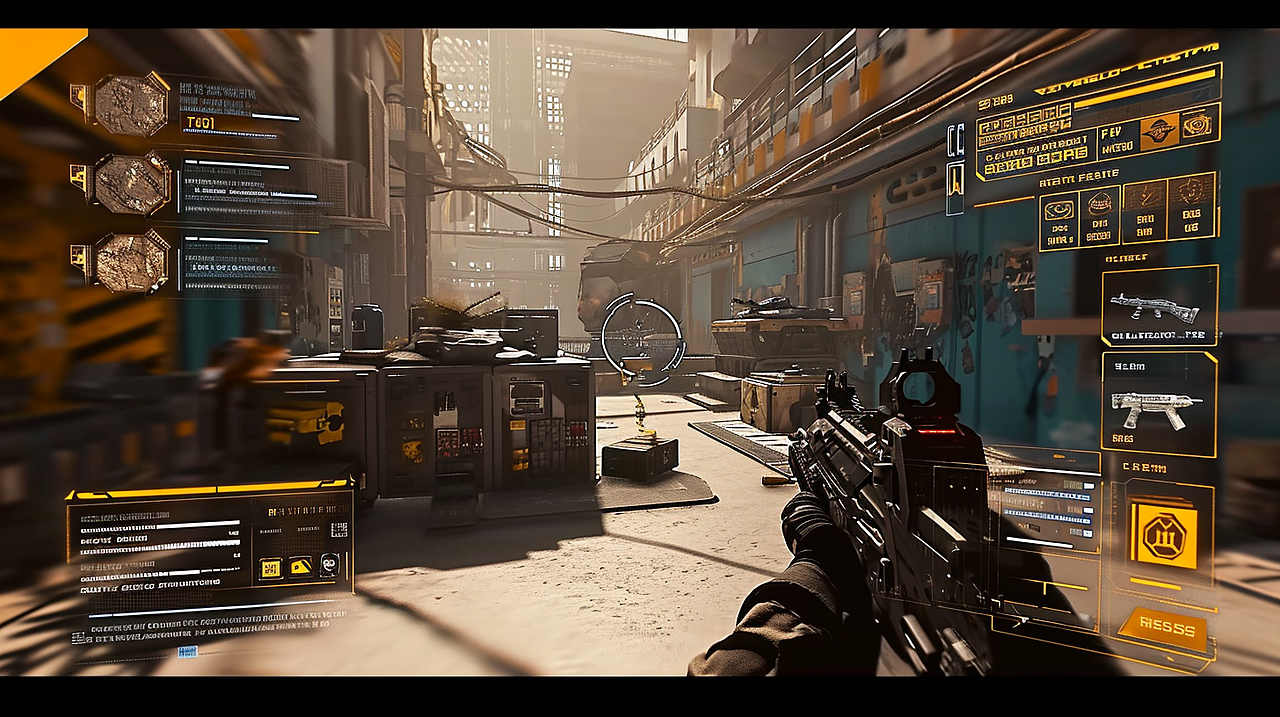Click the yellow wedge icon in bottom-left panel
Viewport: 1280px width, 717px height.
300,567
